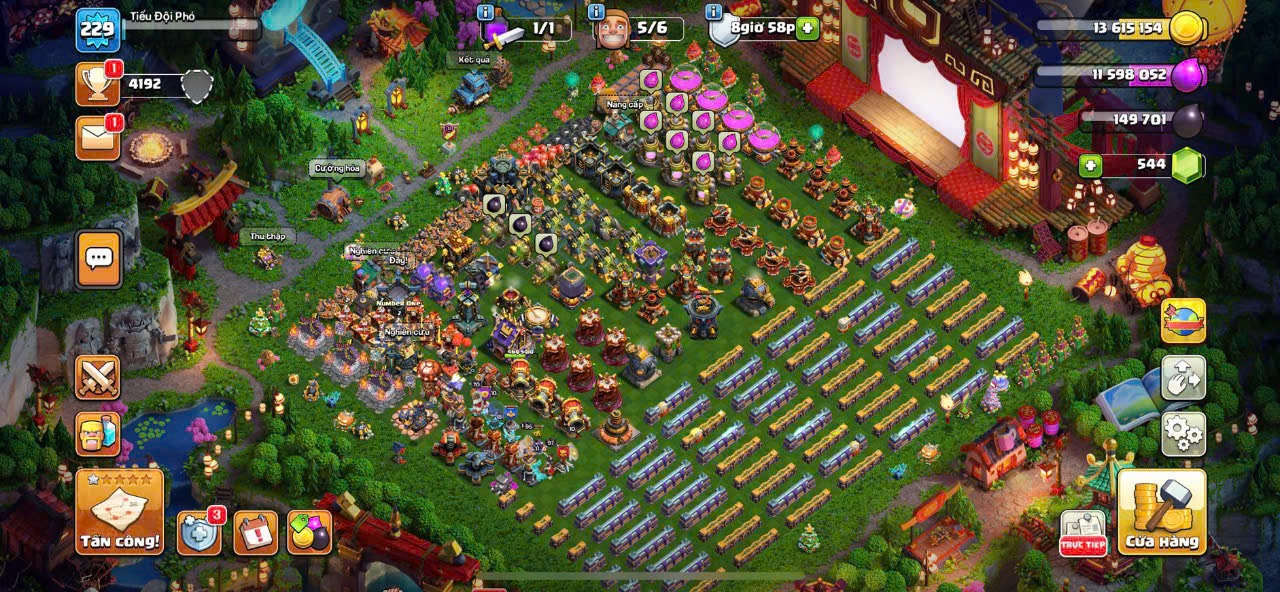Viewport: 1280px width, 592px height.
Task: Open the barbarian army training button
Action: click(x=98, y=434)
